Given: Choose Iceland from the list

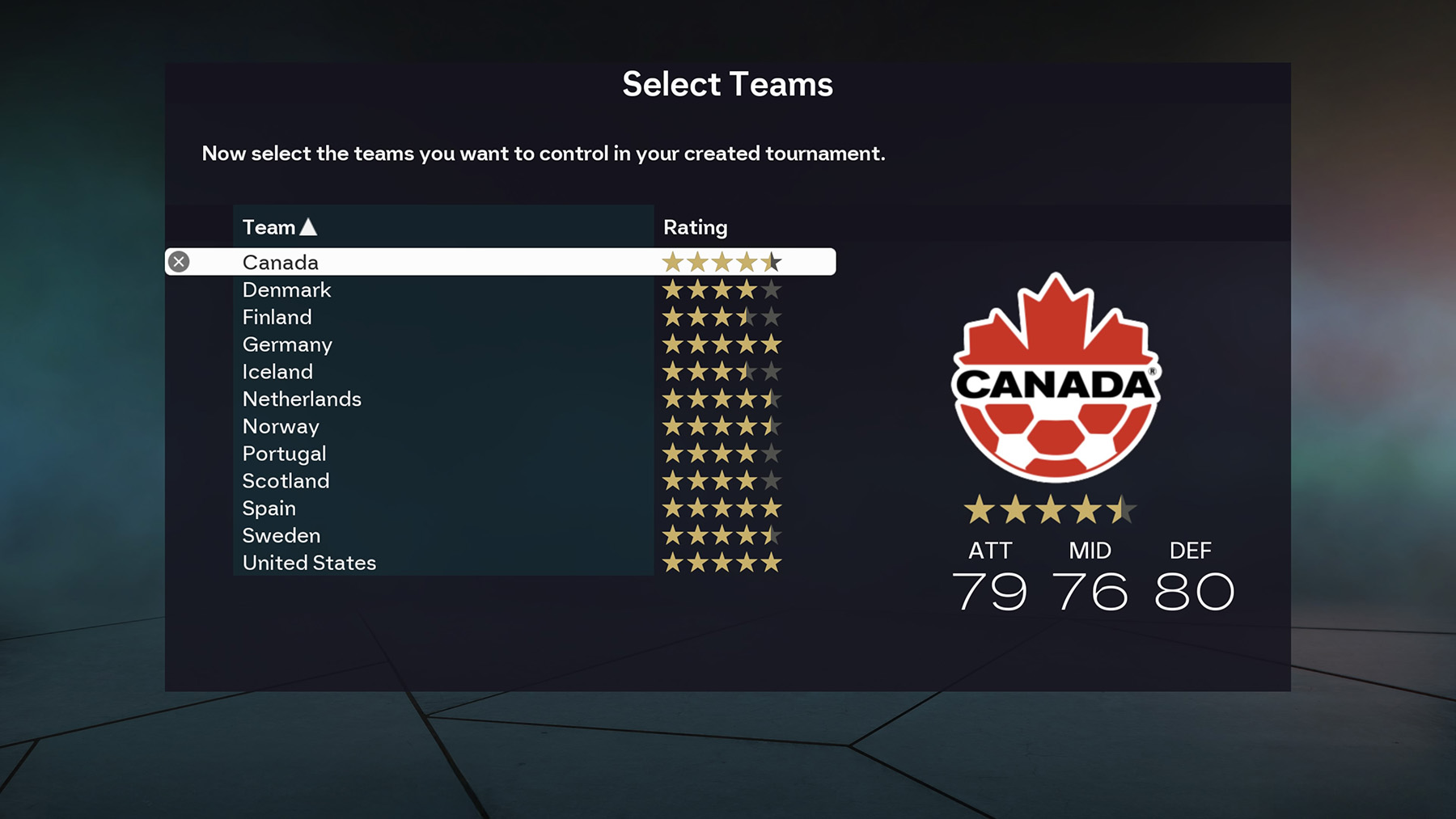Looking at the screenshot, I should (277, 372).
